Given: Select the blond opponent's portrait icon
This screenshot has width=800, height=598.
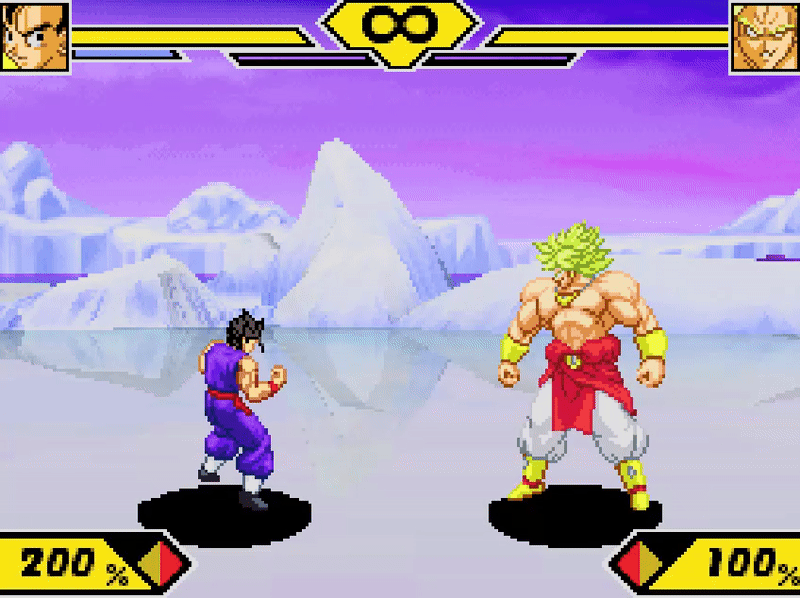Looking at the screenshot, I should [x=765, y=37].
